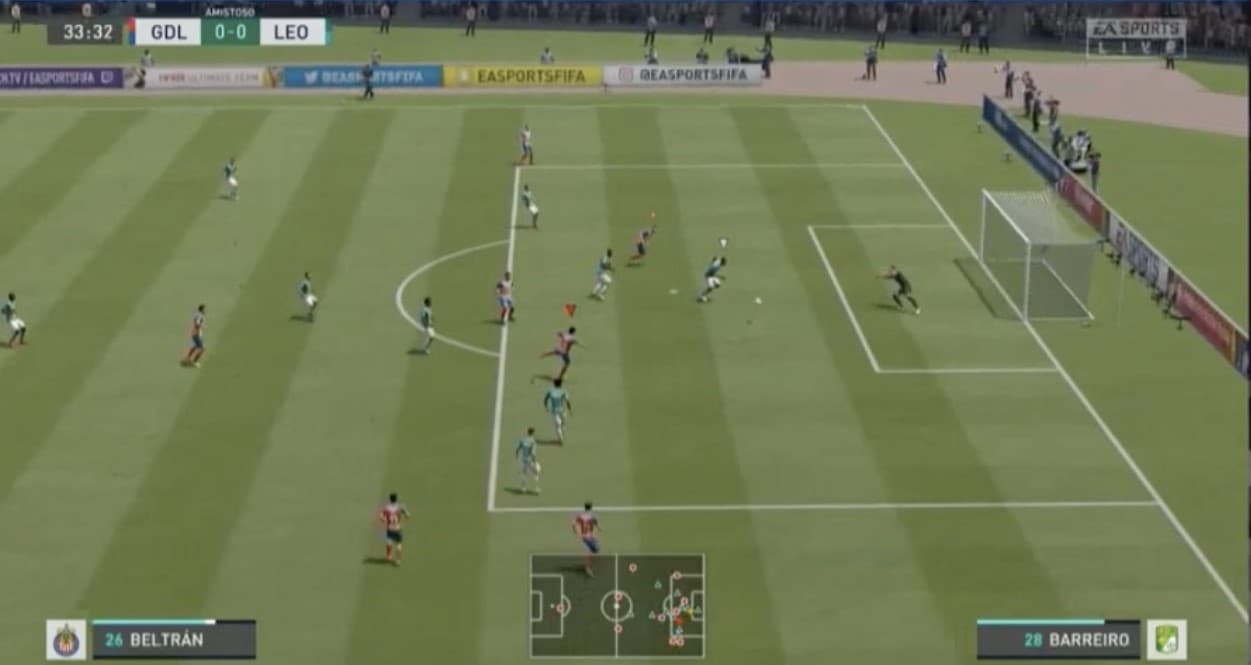
Task: Click the Guadalajara club crest icon
Action: (66, 640)
